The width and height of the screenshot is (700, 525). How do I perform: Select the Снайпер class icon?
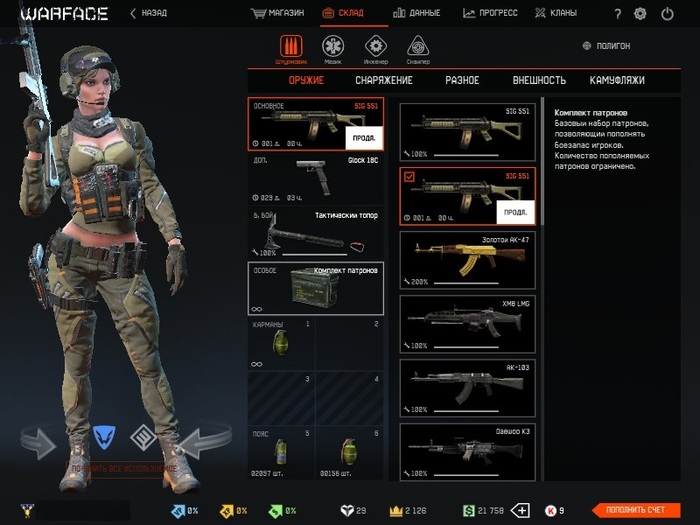[x=419, y=48]
